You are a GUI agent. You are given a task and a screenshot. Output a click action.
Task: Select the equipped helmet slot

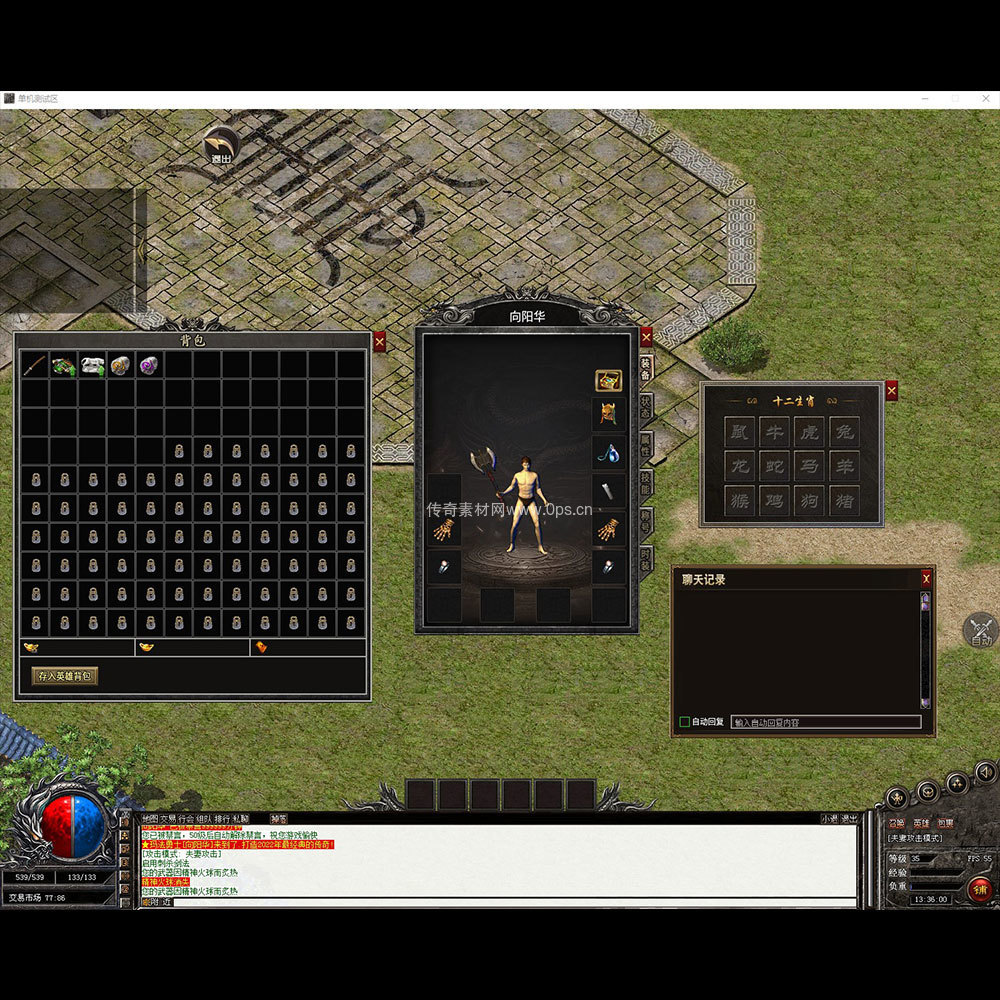(x=608, y=412)
